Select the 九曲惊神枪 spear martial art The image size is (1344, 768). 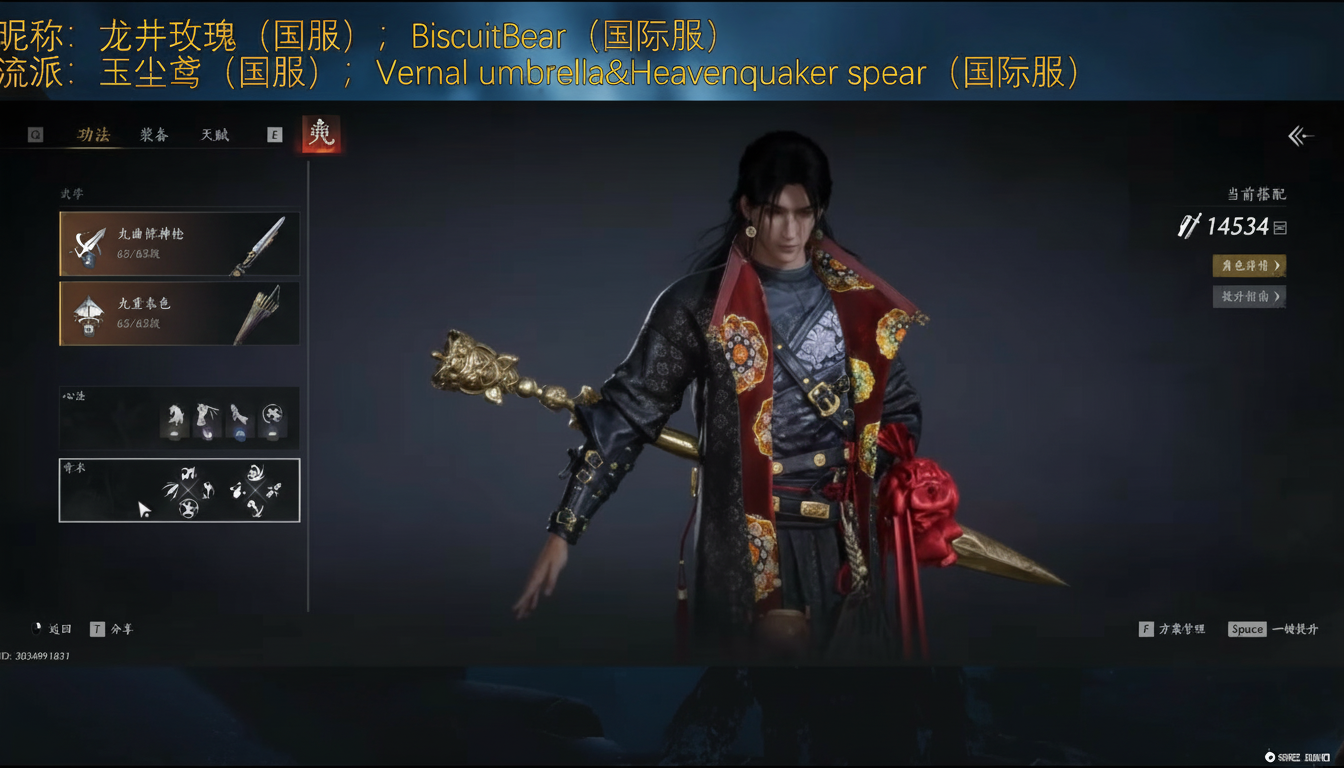click(x=179, y=243)
